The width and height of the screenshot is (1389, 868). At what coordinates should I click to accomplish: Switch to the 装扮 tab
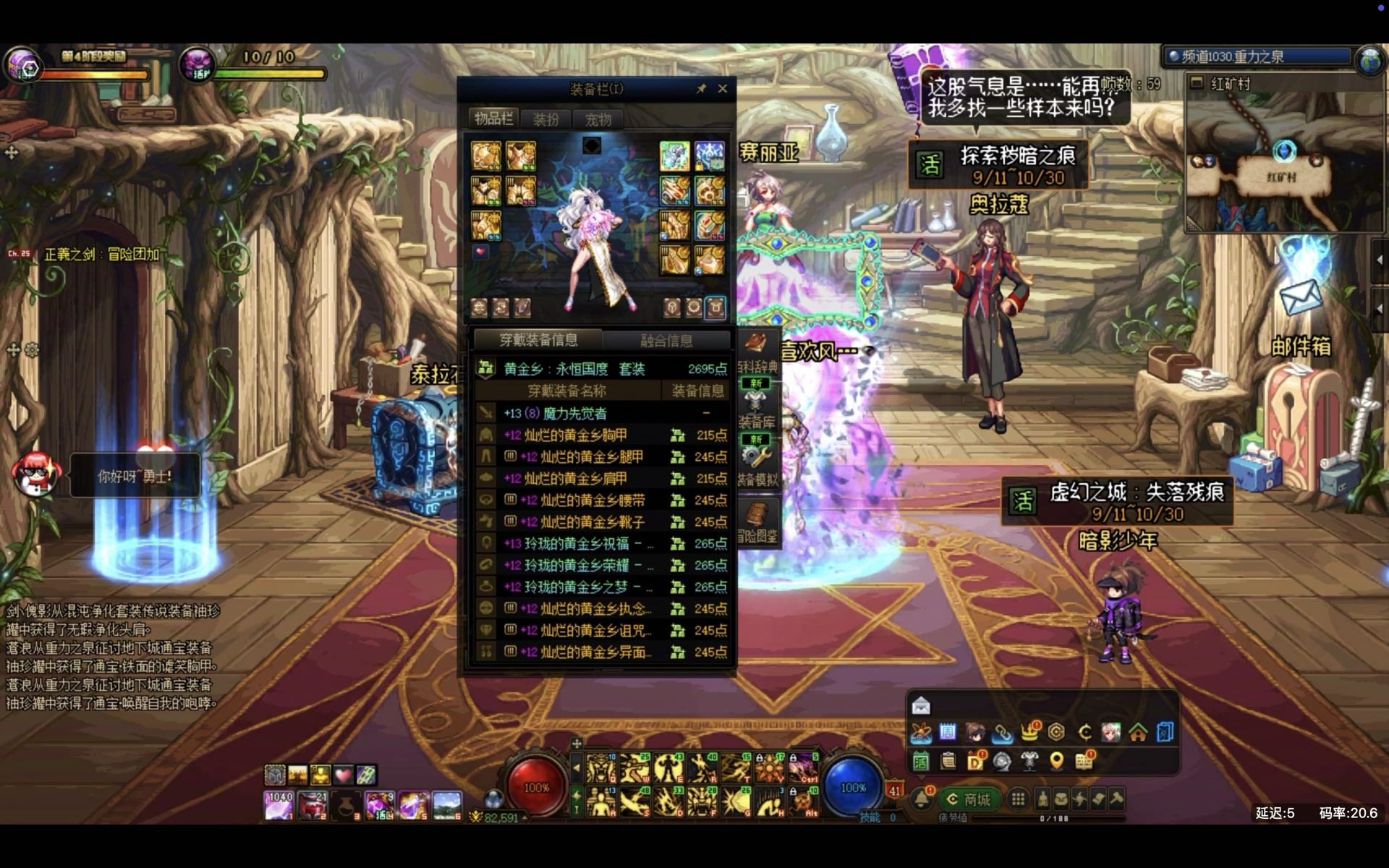[x=546, y=119]
